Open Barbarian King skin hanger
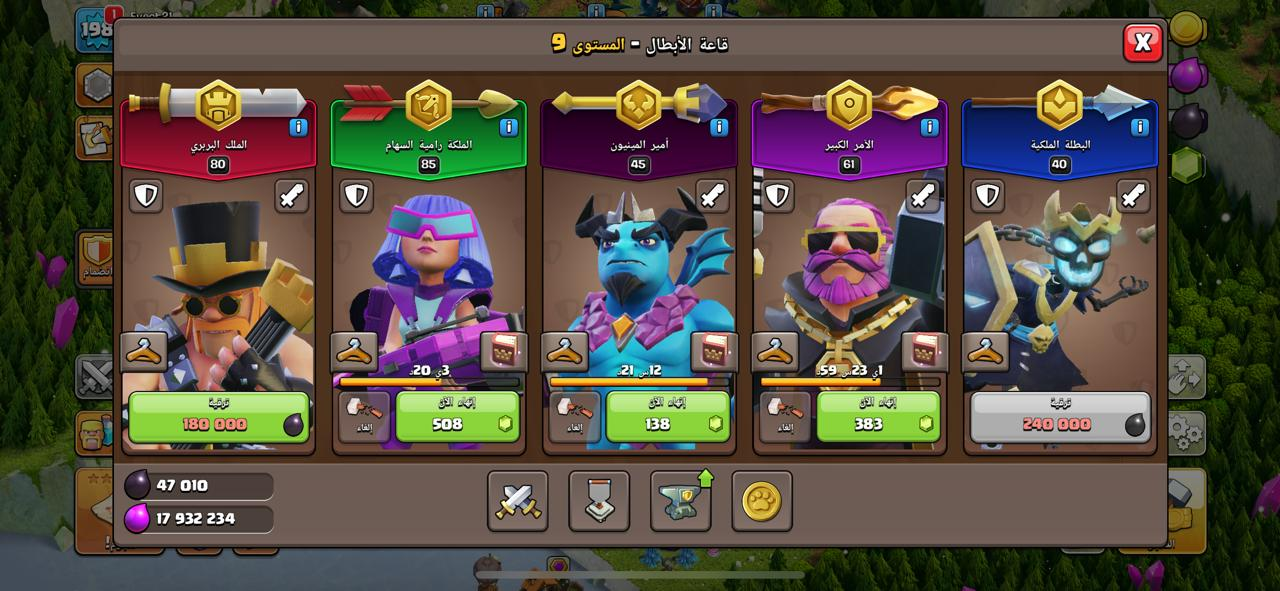 144,352
